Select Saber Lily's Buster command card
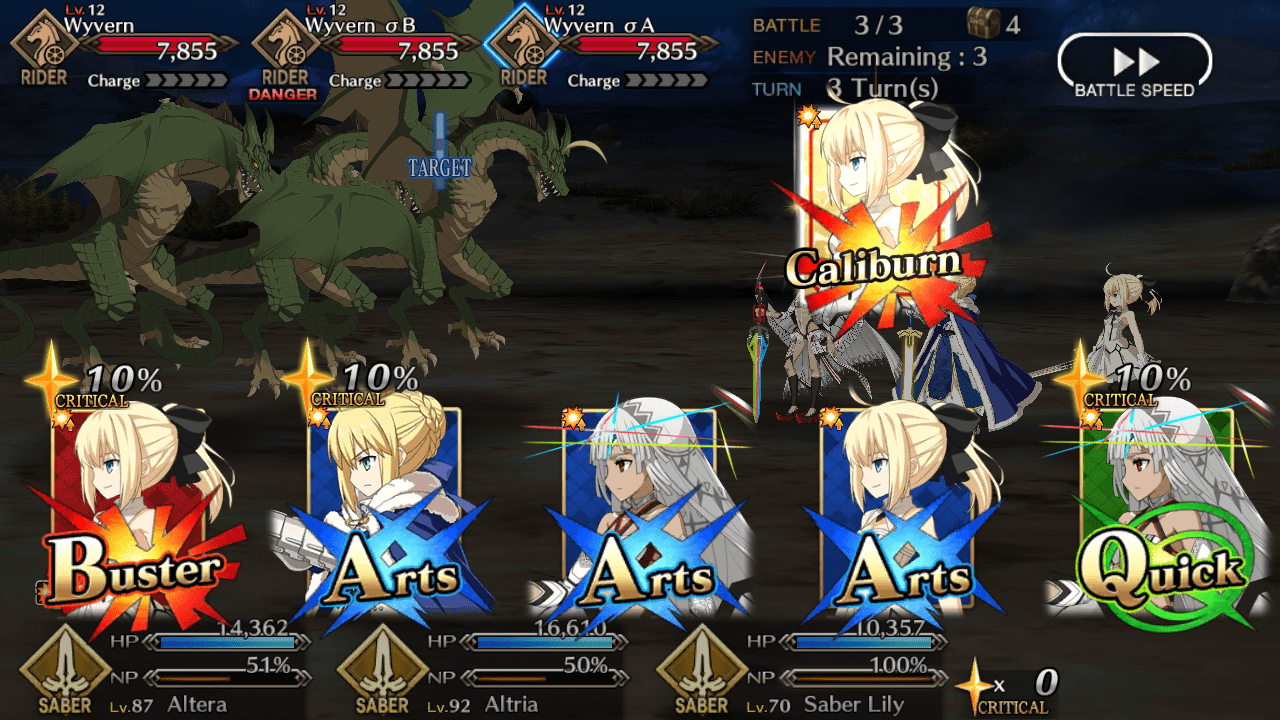This screenshot has height=720, width=1280. point(130,510)
